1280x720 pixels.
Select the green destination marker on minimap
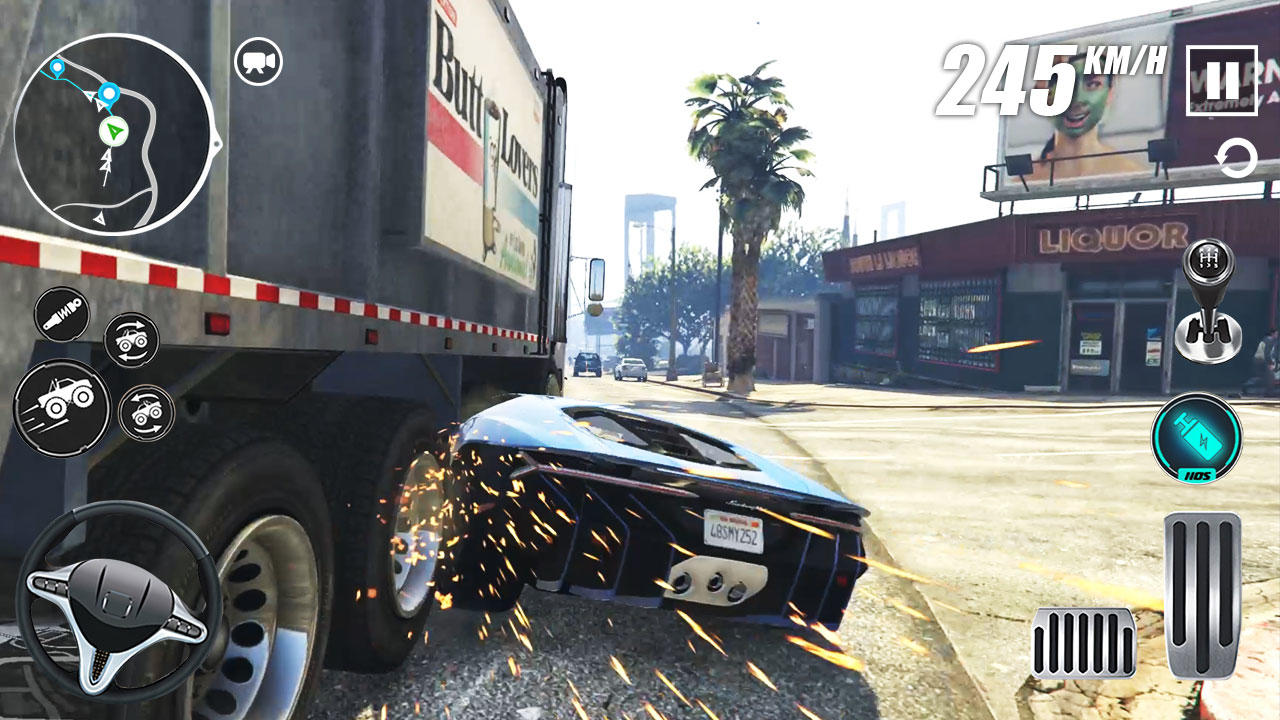(x=113, y=131)
